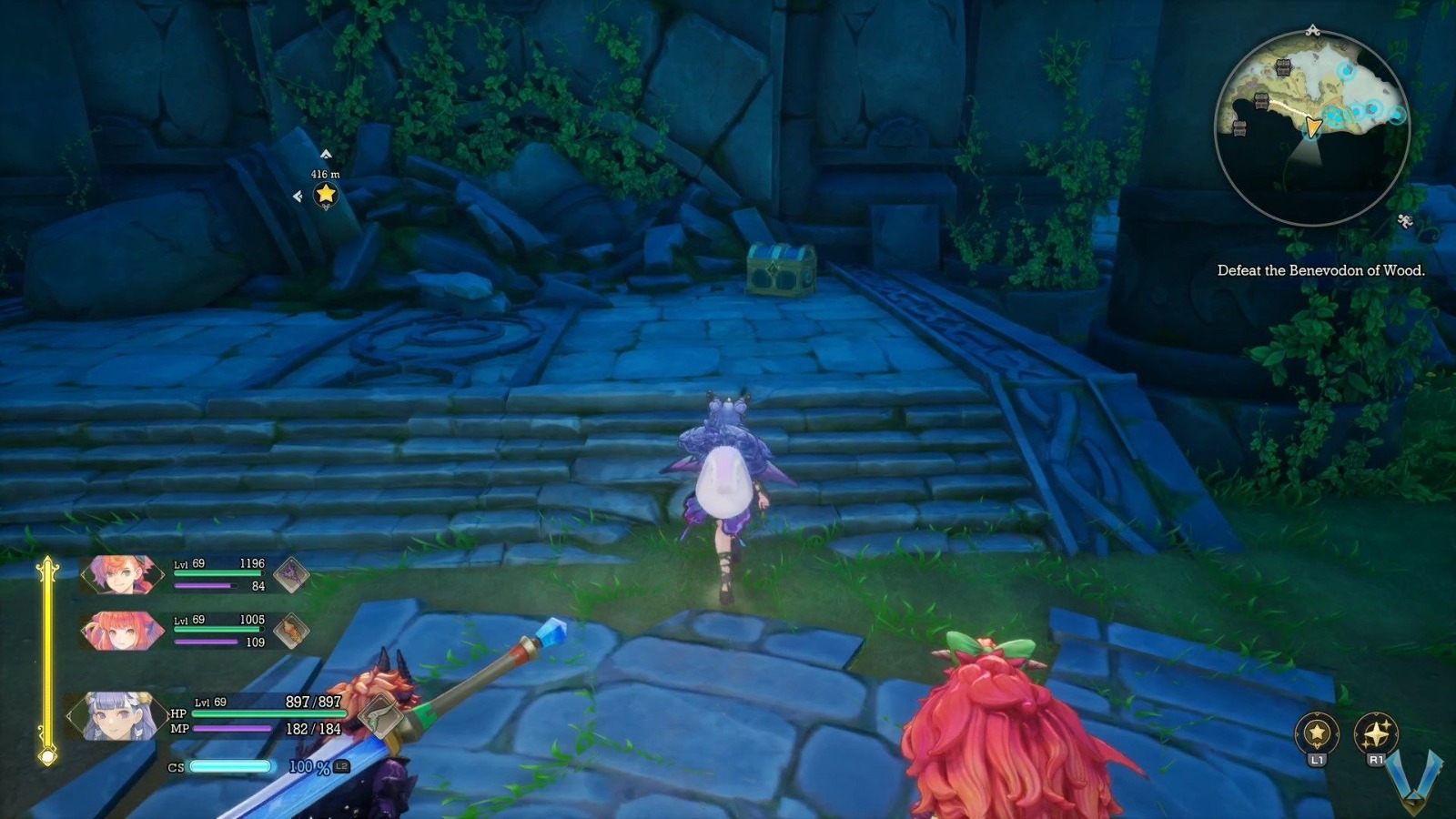Image resolution: width=1456 pixels, height=819 pixels.
Task: Select a blue fast-travel point on the minimap
Action: click(x=1347, y=70)
